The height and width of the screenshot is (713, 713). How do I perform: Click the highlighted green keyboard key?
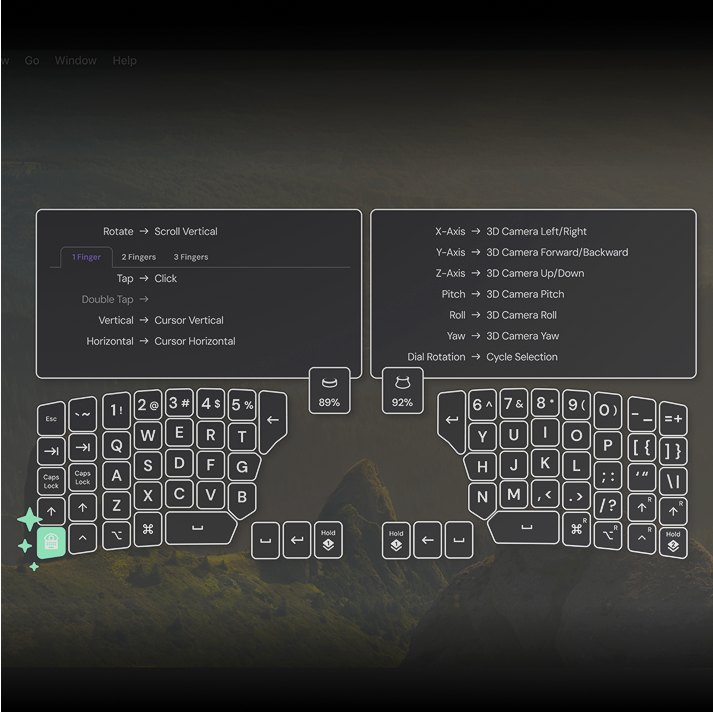(x=52, y=541)
